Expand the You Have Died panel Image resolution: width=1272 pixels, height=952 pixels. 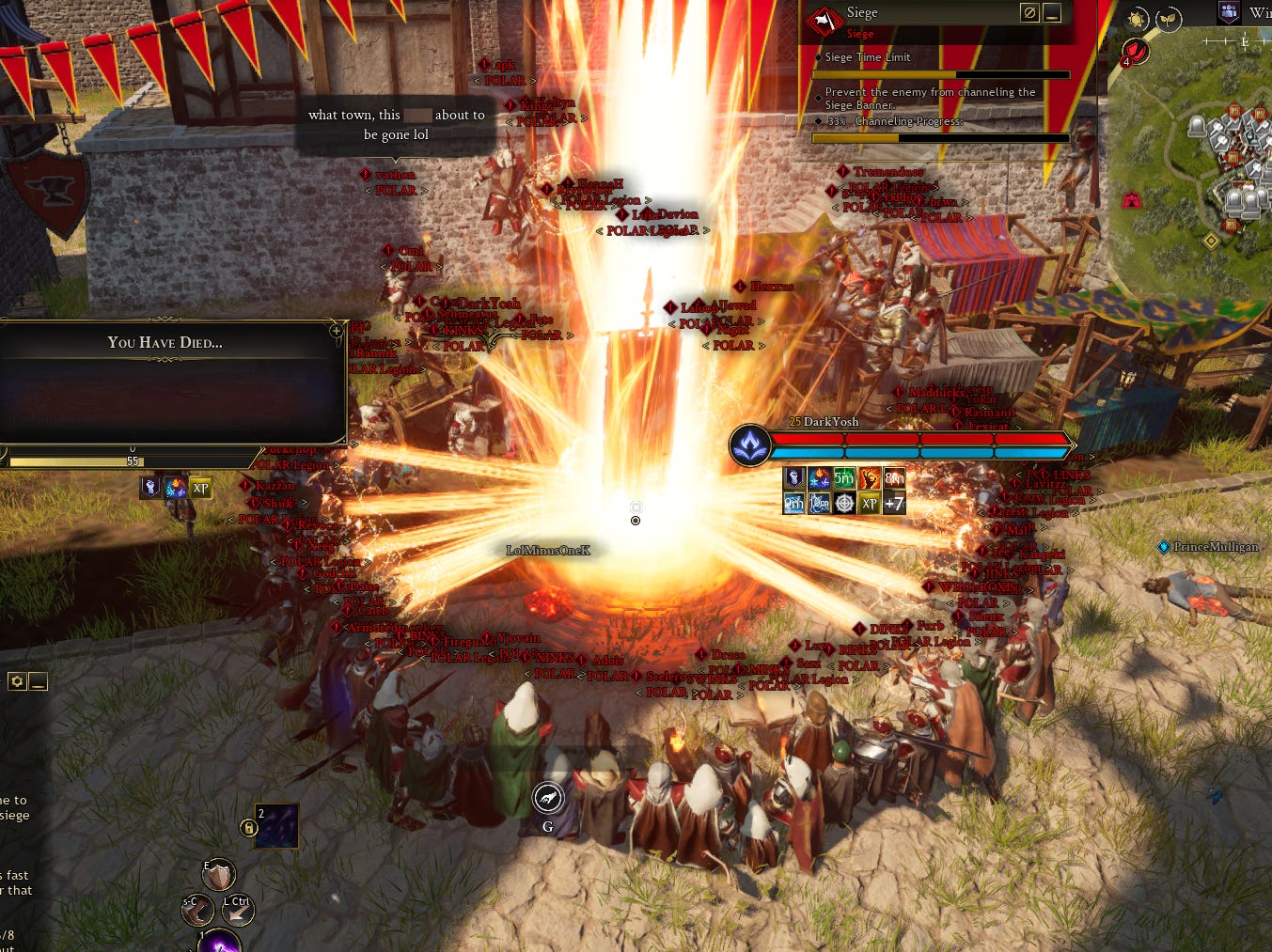(336, 331)
